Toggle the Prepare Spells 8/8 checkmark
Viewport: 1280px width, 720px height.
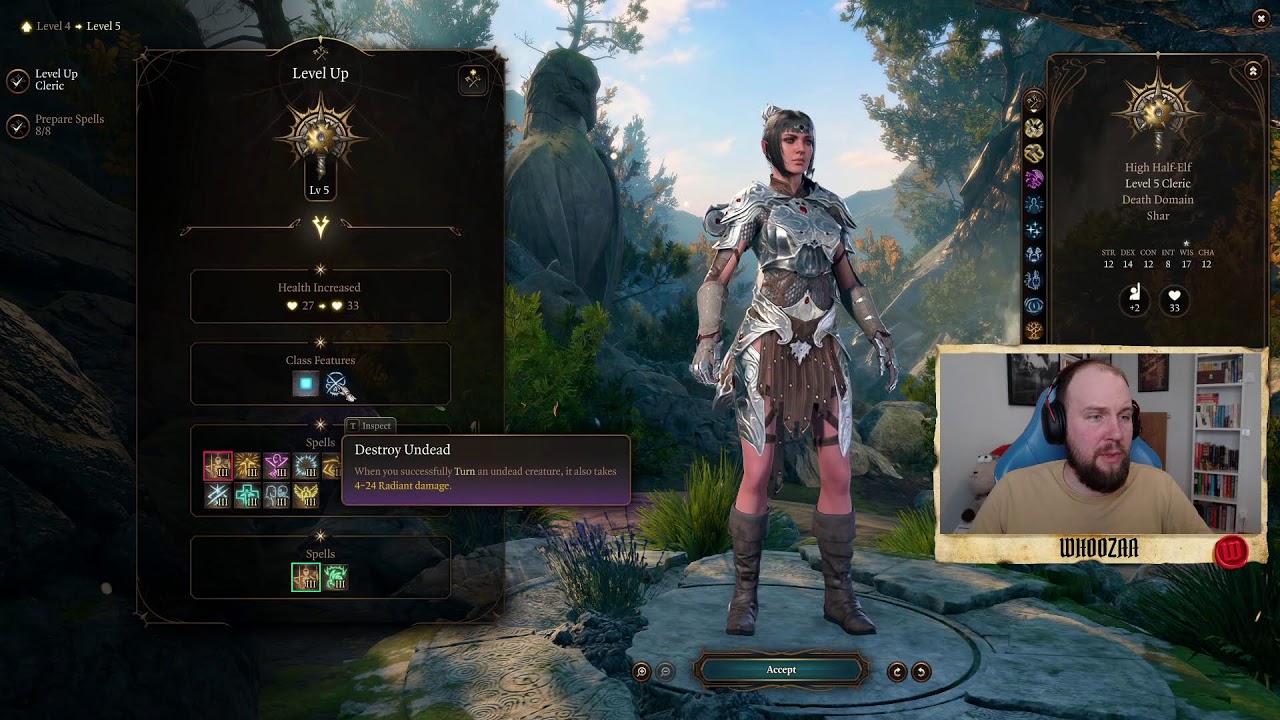17,126
